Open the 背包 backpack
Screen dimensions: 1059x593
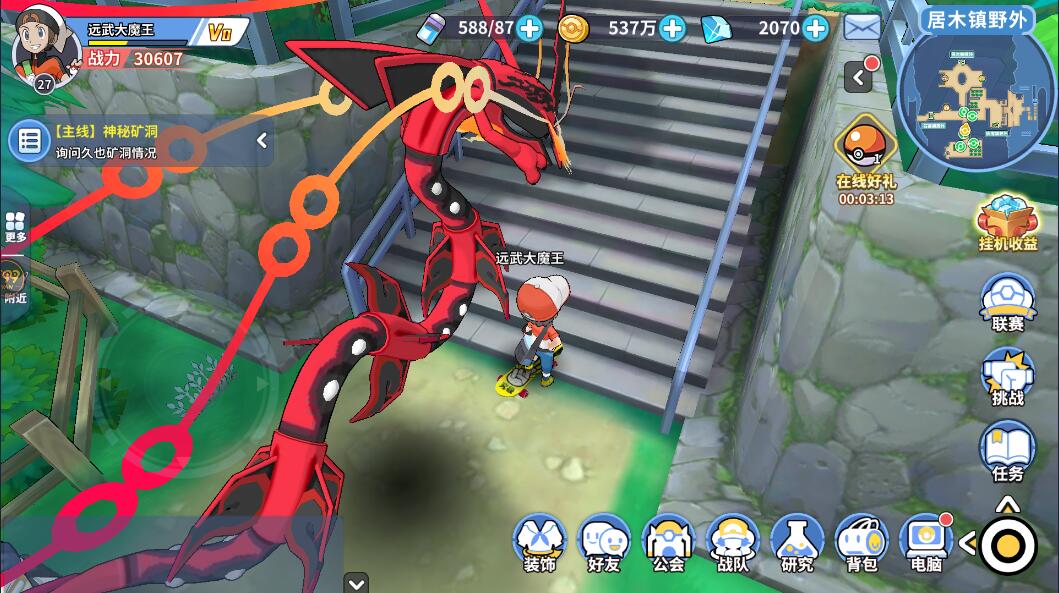tap(861, 543)
